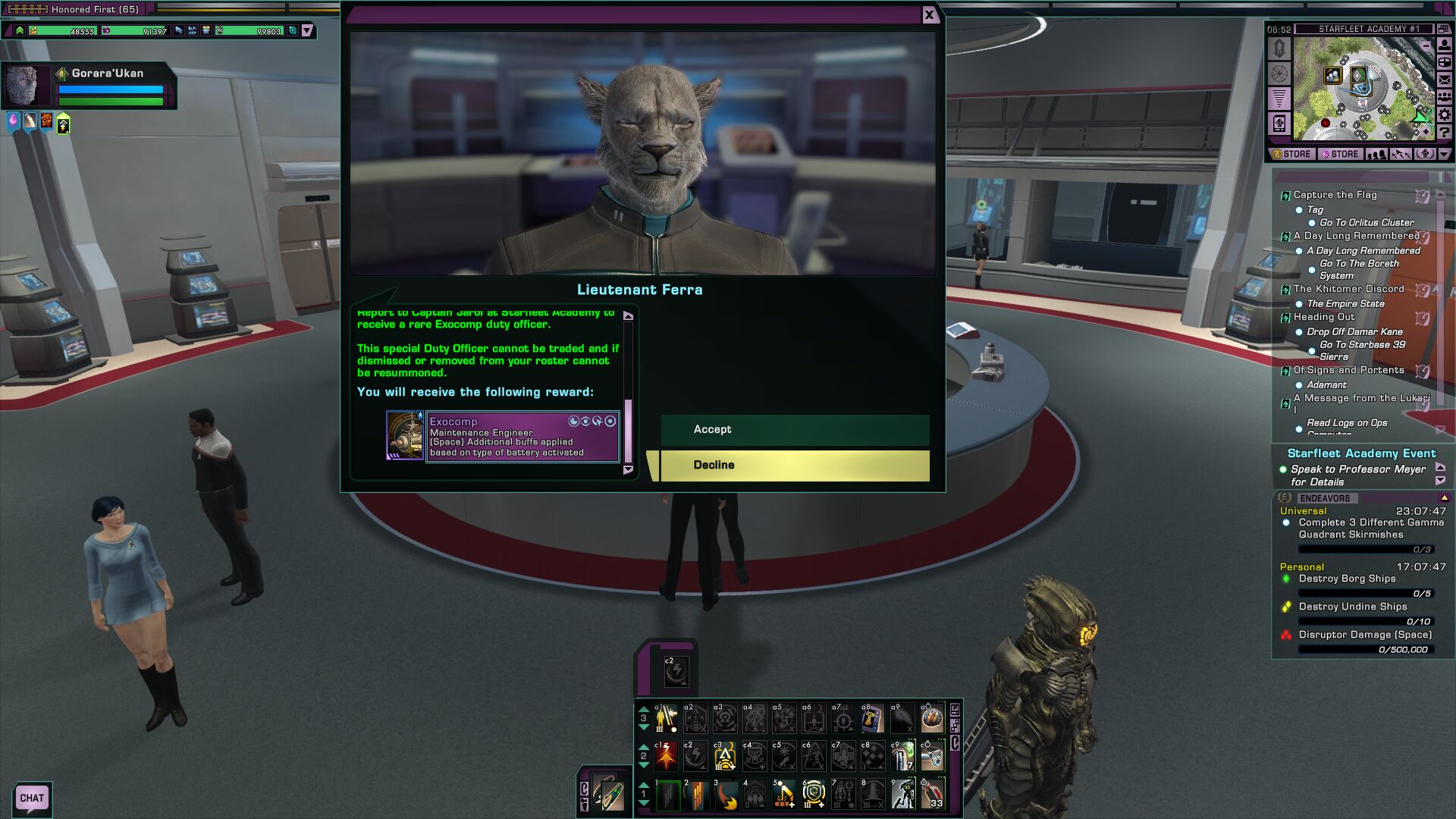Decline the duty officer reward
Viewport: 1456px width, 819px height.
(x=794, y=466)
